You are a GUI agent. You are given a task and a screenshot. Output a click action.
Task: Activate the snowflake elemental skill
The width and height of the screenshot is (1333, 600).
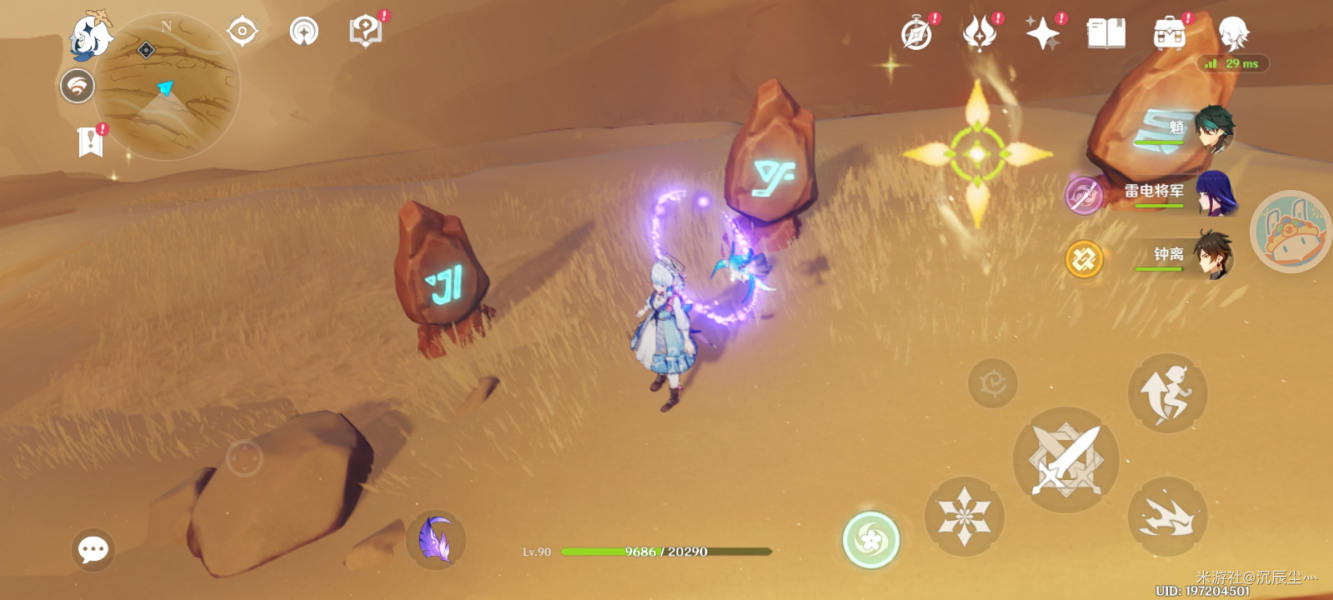(x=963, y=516)
